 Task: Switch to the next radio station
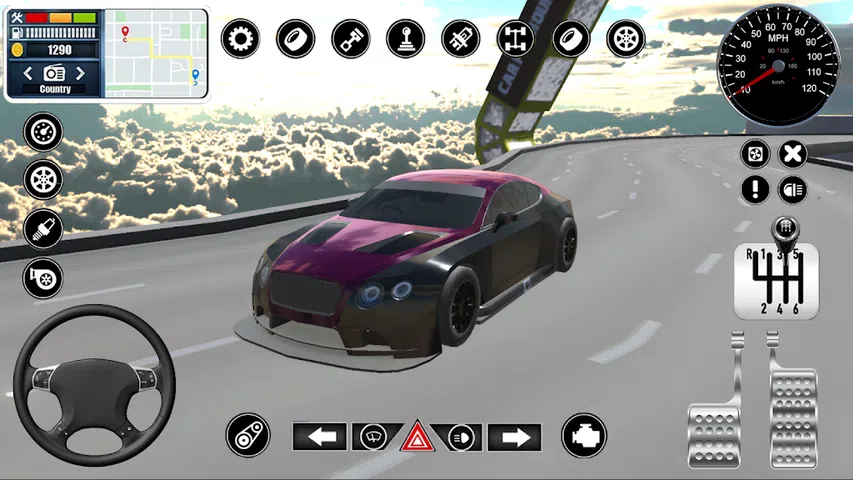tap(80, 73)
